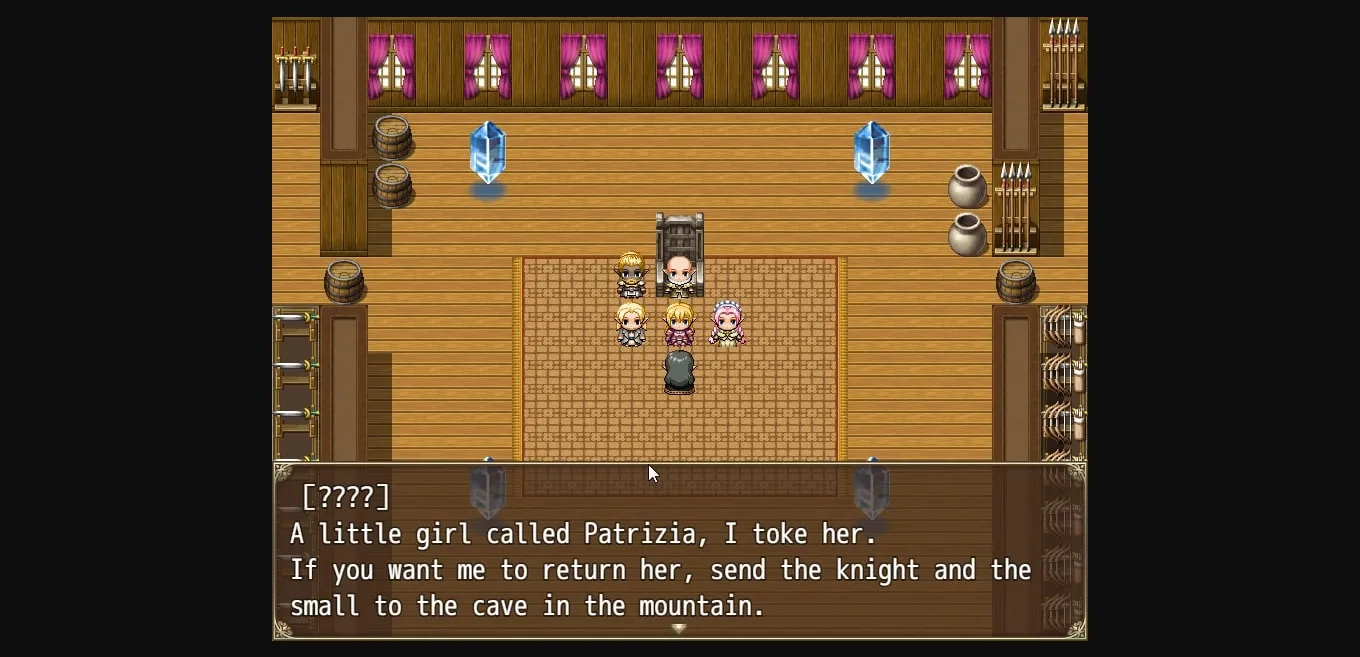Click the dialogue message box

679,551
